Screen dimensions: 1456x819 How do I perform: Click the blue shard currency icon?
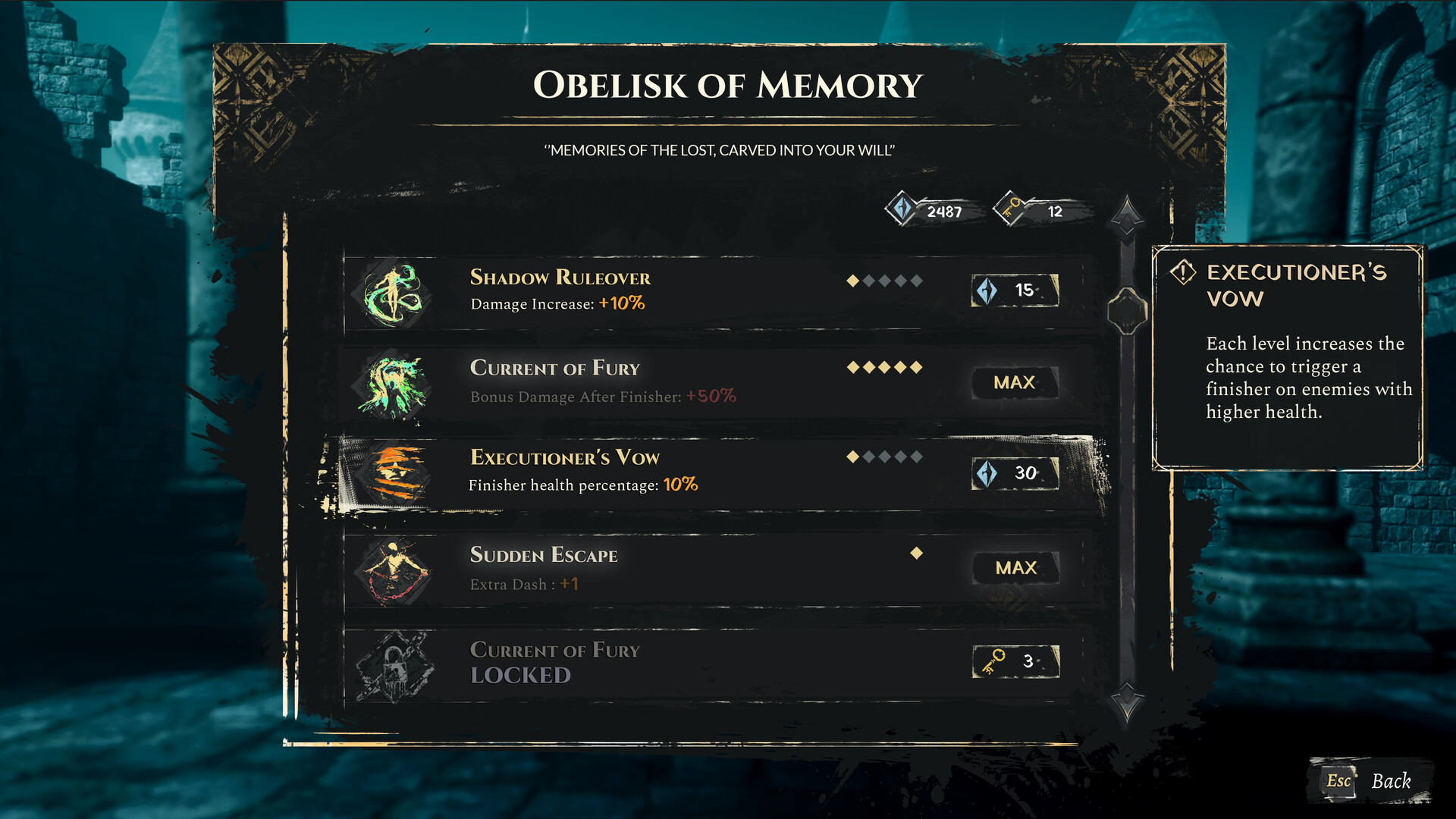(x=902, y=209)
